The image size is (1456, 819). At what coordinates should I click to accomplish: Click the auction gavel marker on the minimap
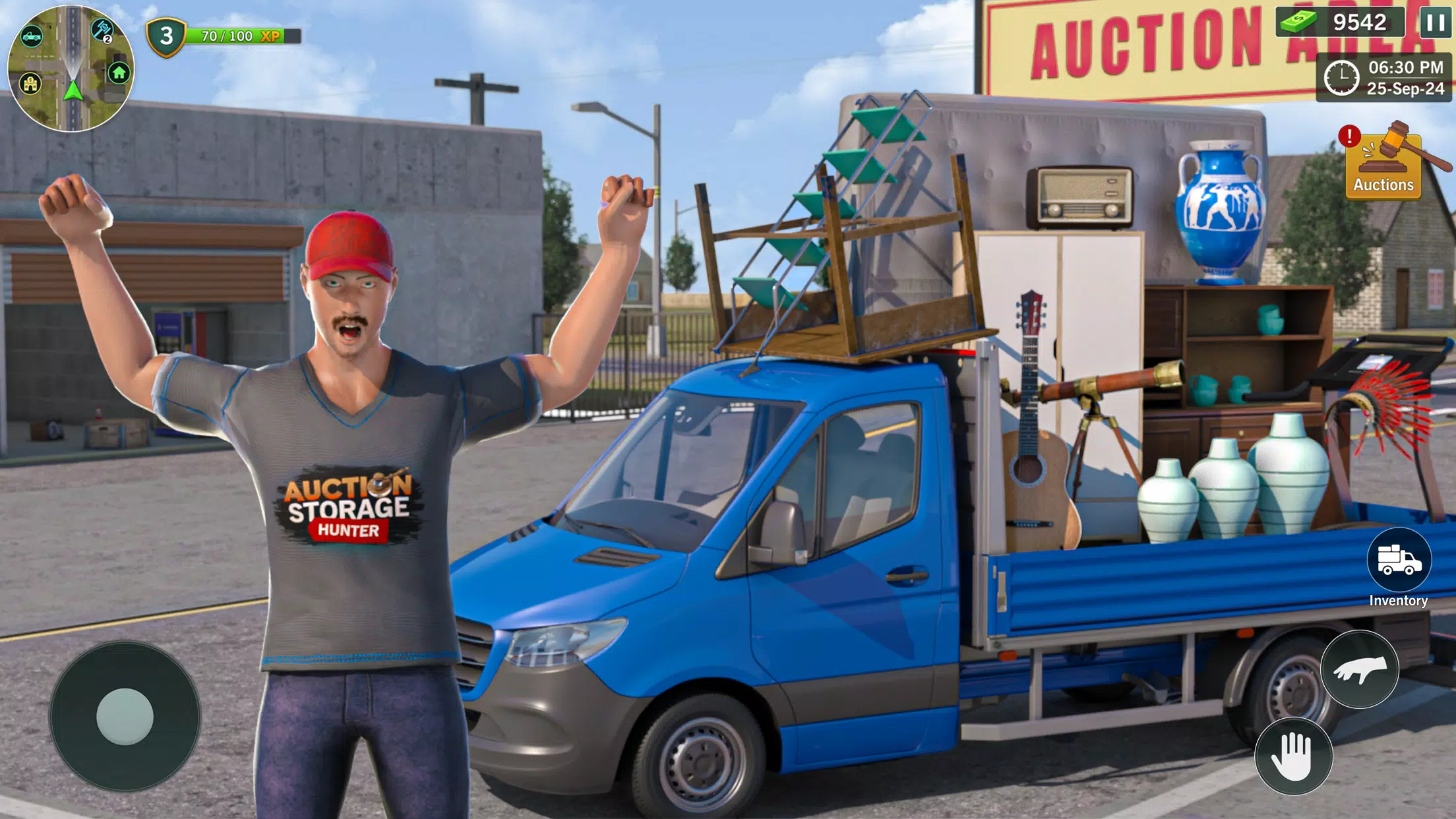101,29
